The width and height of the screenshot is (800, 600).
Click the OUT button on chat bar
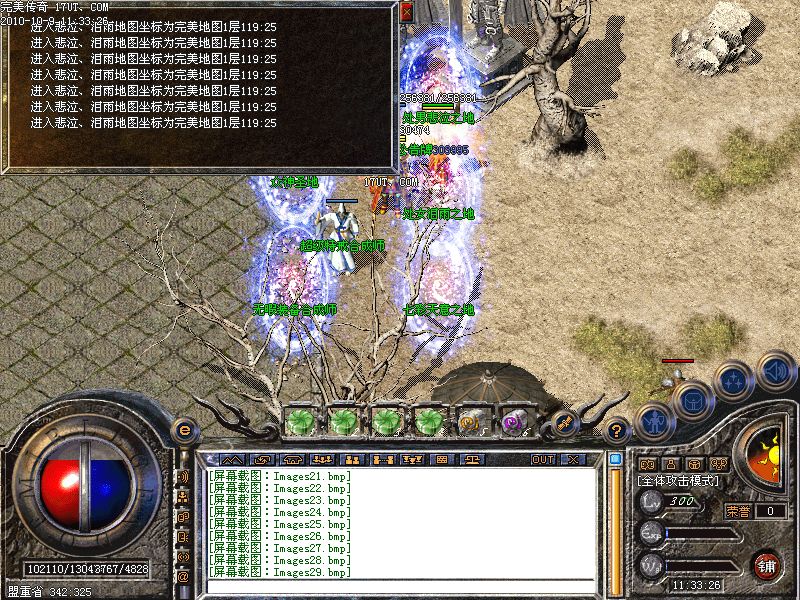pos(542,459)
